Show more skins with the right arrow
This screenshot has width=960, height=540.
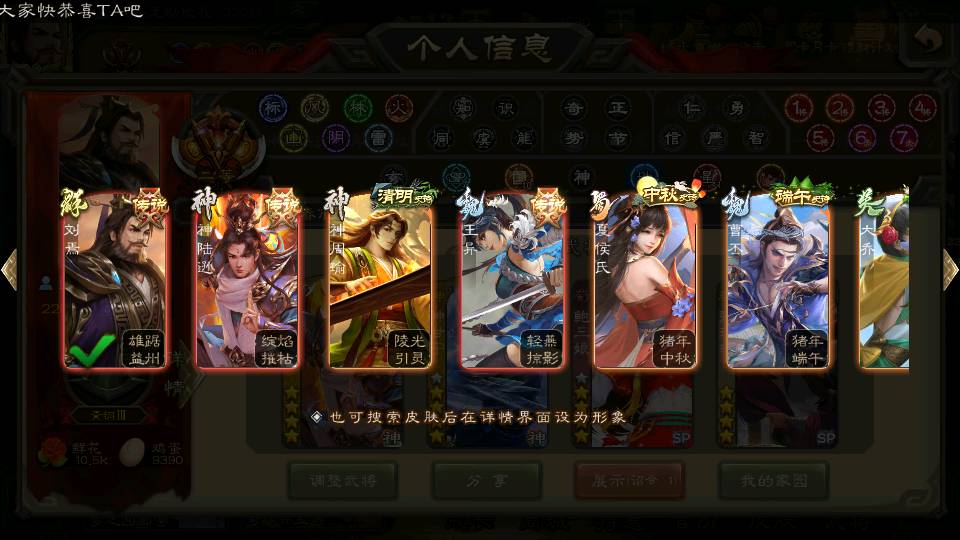tap(950, 270)
